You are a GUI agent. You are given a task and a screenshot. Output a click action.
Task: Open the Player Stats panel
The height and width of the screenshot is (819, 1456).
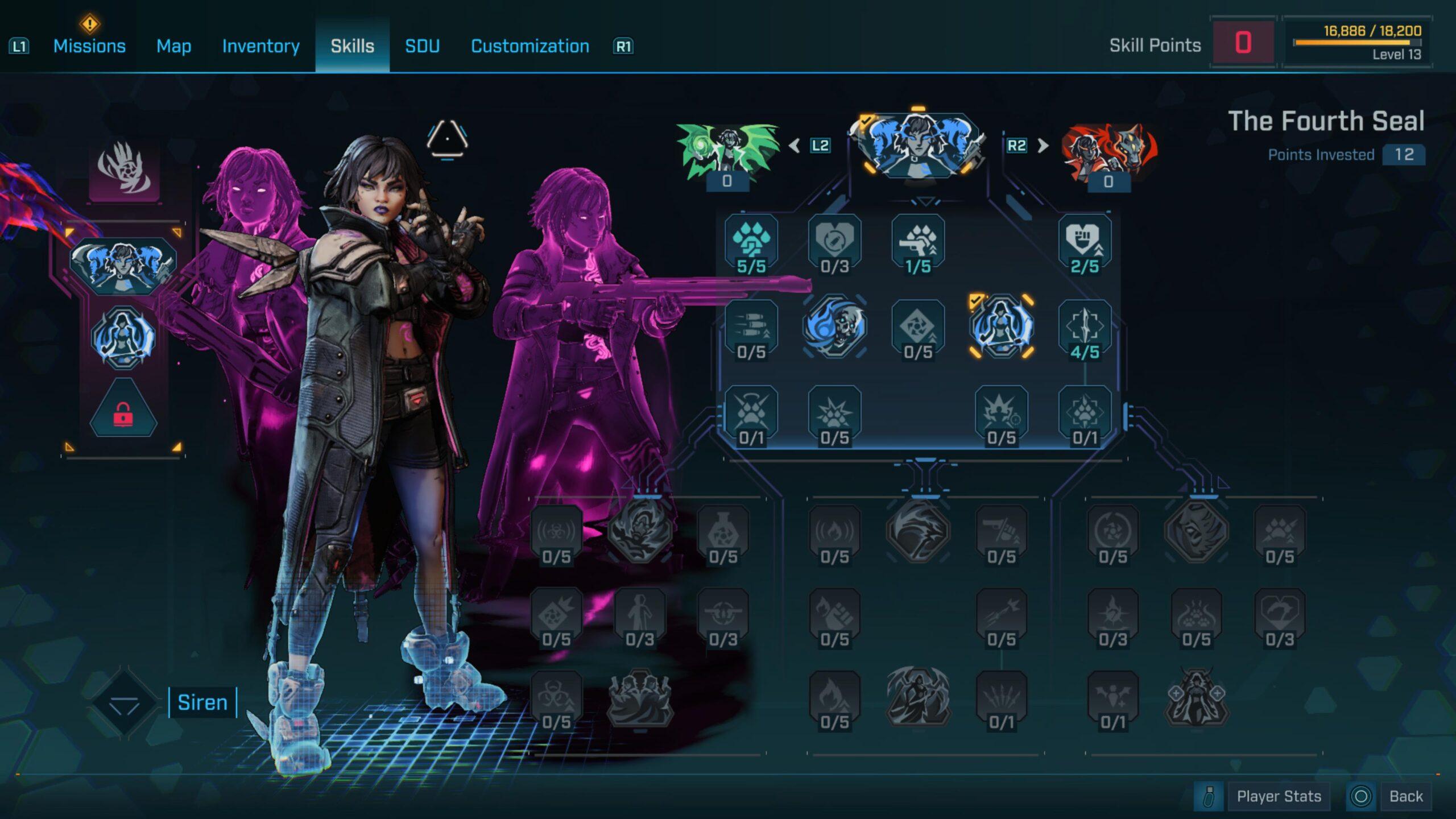(1278, 796)
